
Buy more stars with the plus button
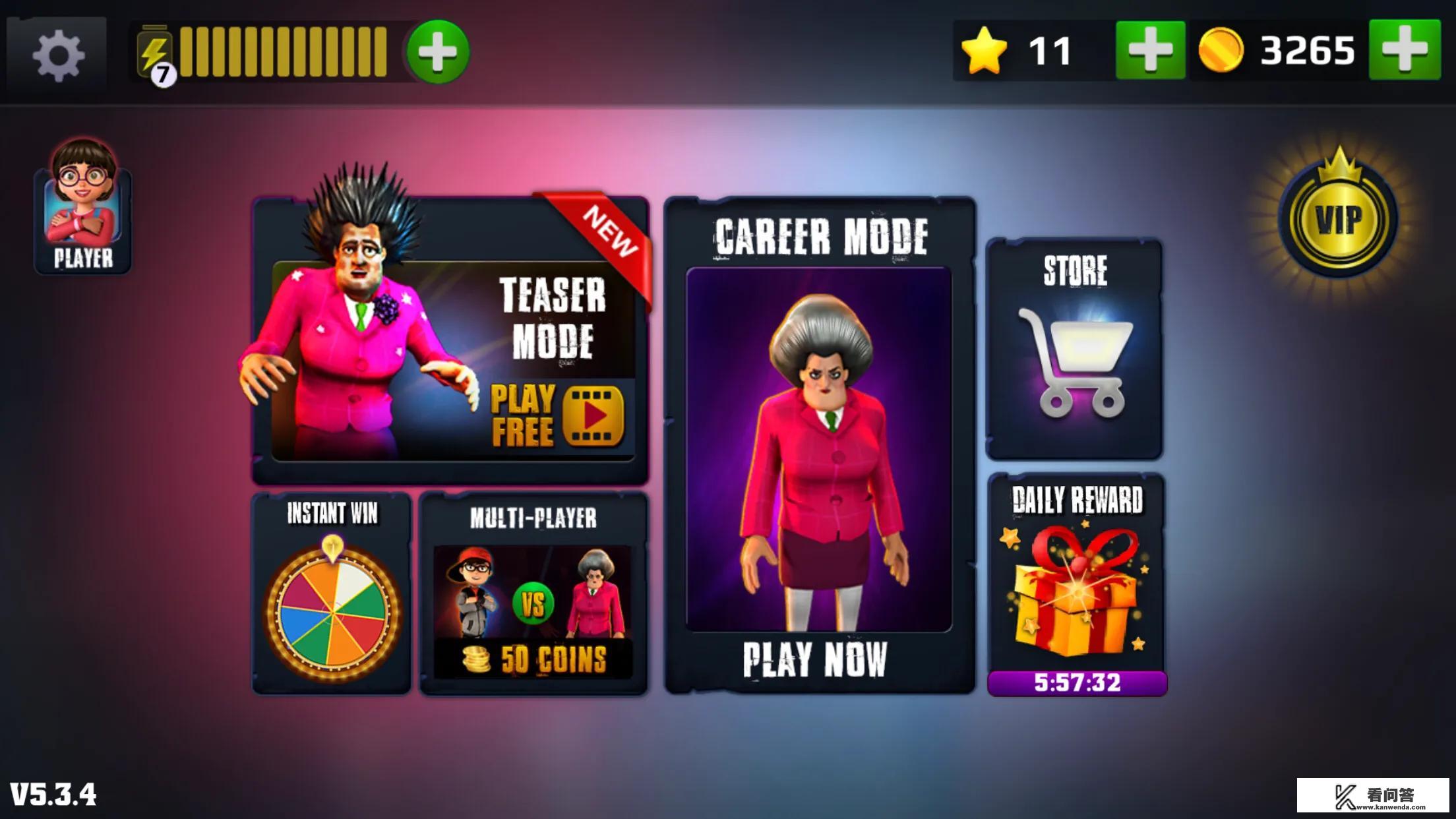(1149, 51)
